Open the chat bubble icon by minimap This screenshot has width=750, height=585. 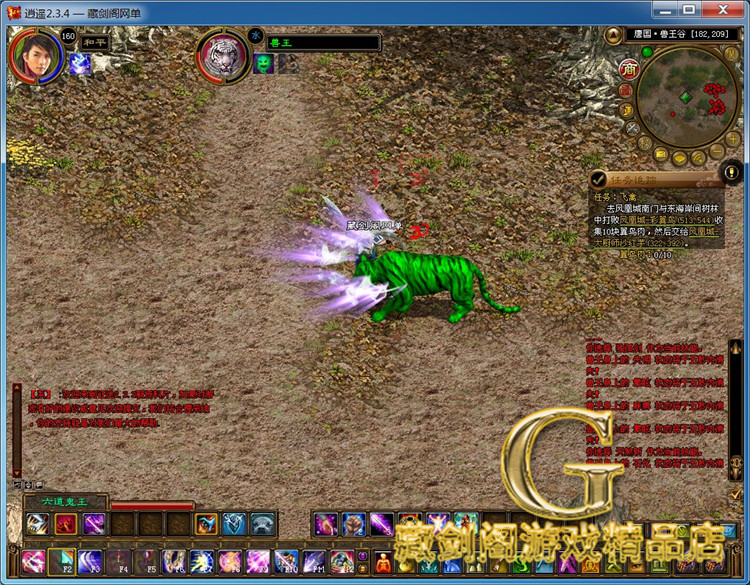[680, 159]
